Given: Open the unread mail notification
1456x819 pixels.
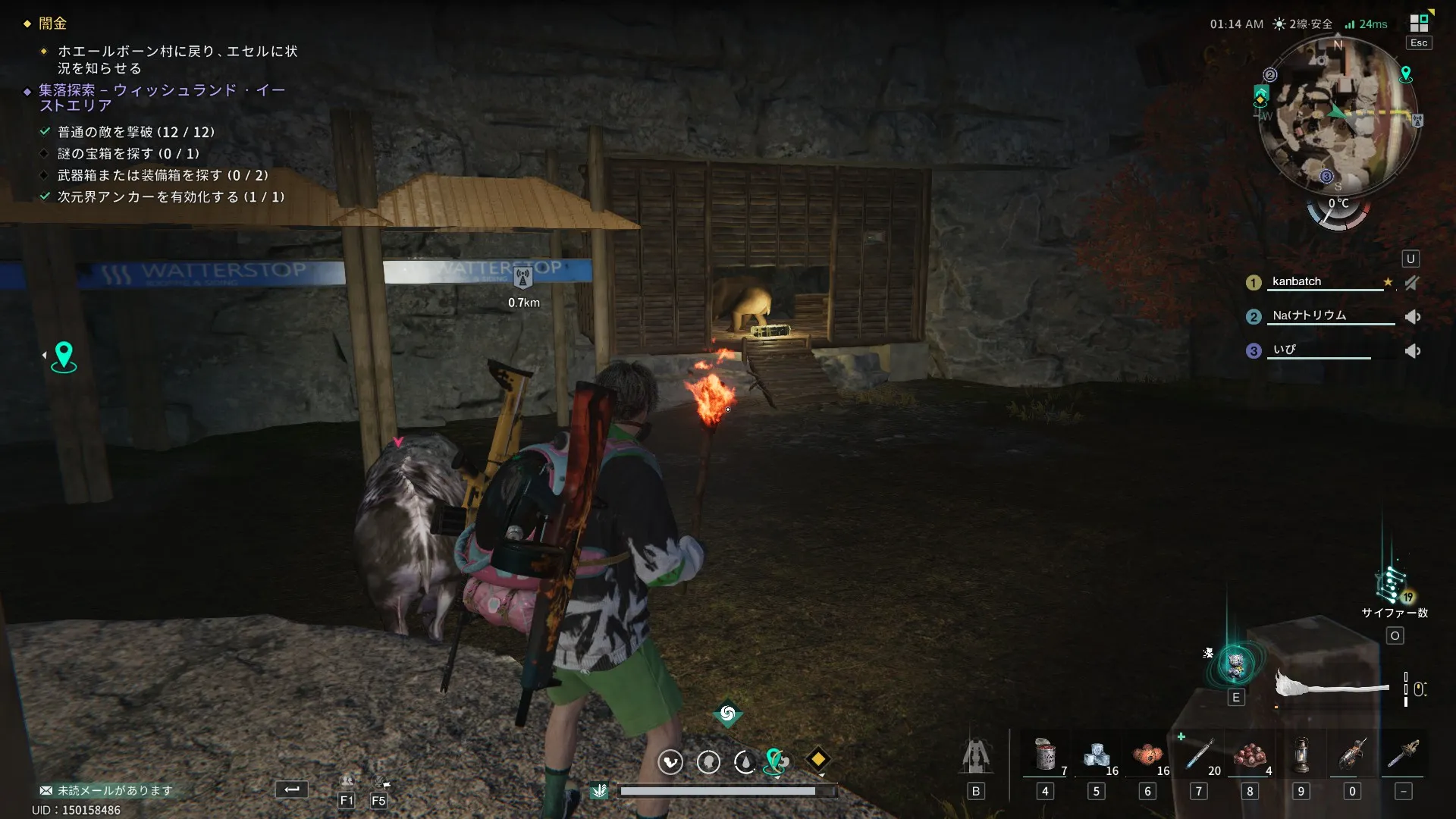Looking at the screenshot, I should [x=107, y=790].
